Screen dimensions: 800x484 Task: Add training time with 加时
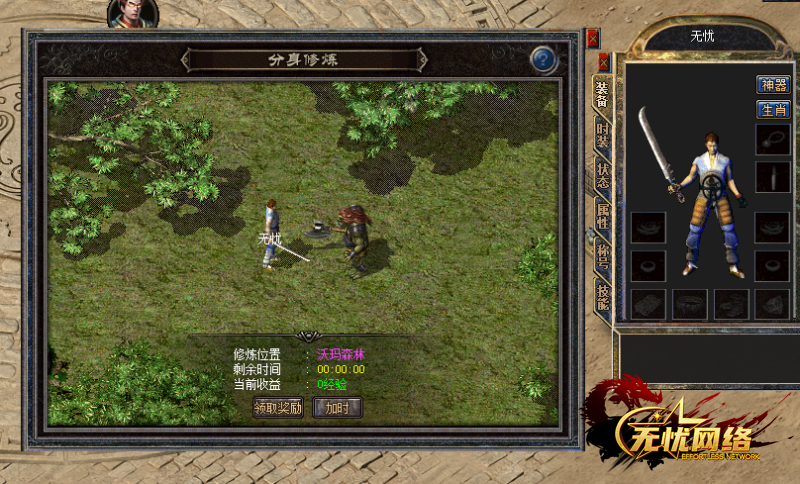[337, 407]
